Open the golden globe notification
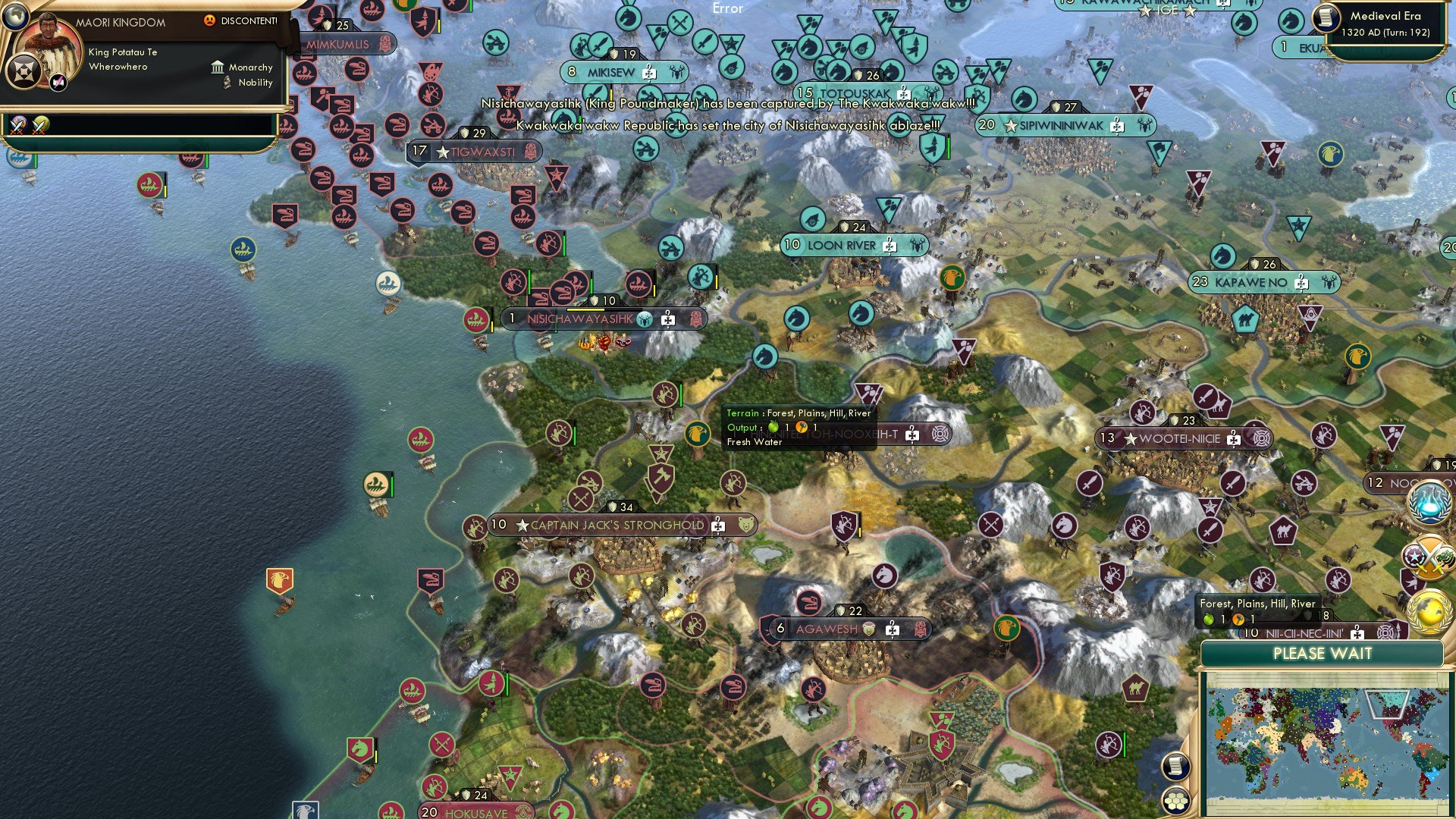This screenshot has height=819, width=1456. [x=1429, y=611]
